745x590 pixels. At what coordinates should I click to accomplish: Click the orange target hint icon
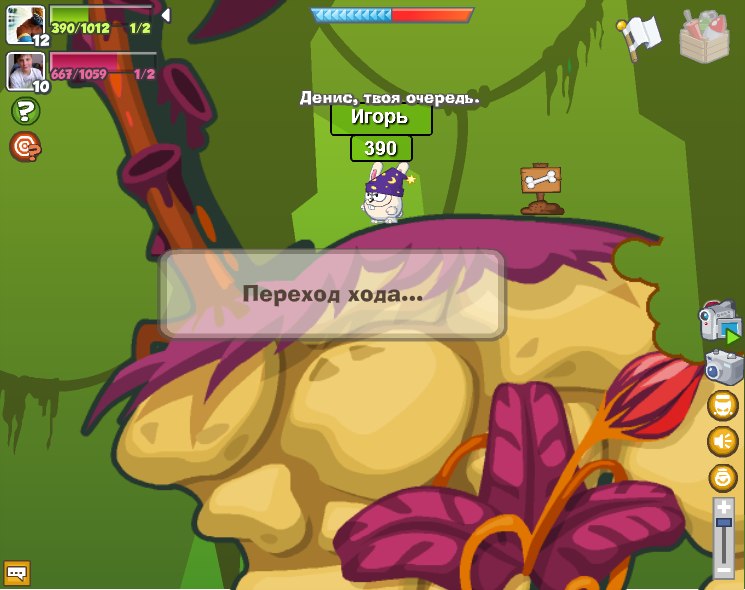[25, 147]
